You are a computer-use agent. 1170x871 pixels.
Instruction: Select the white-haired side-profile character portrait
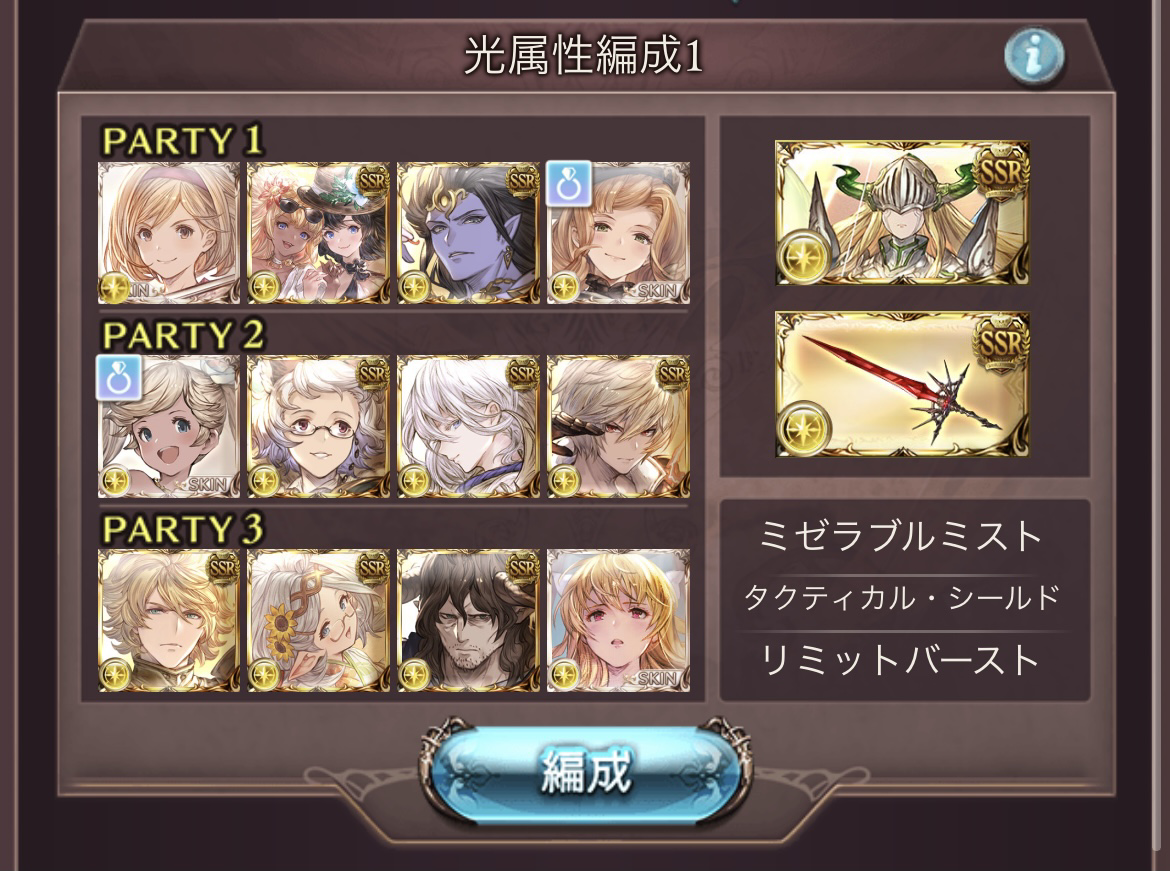pyautogui.click(x=468, y=427)
